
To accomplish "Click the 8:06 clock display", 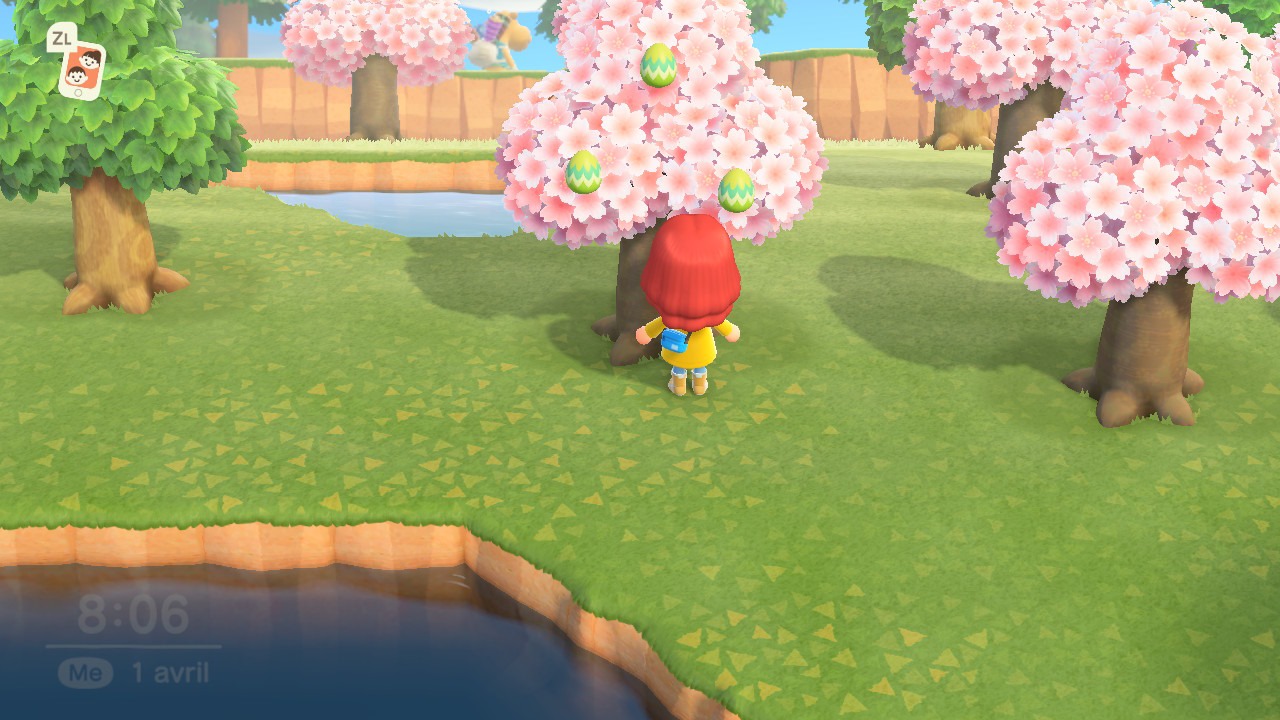I will [133, 615].
